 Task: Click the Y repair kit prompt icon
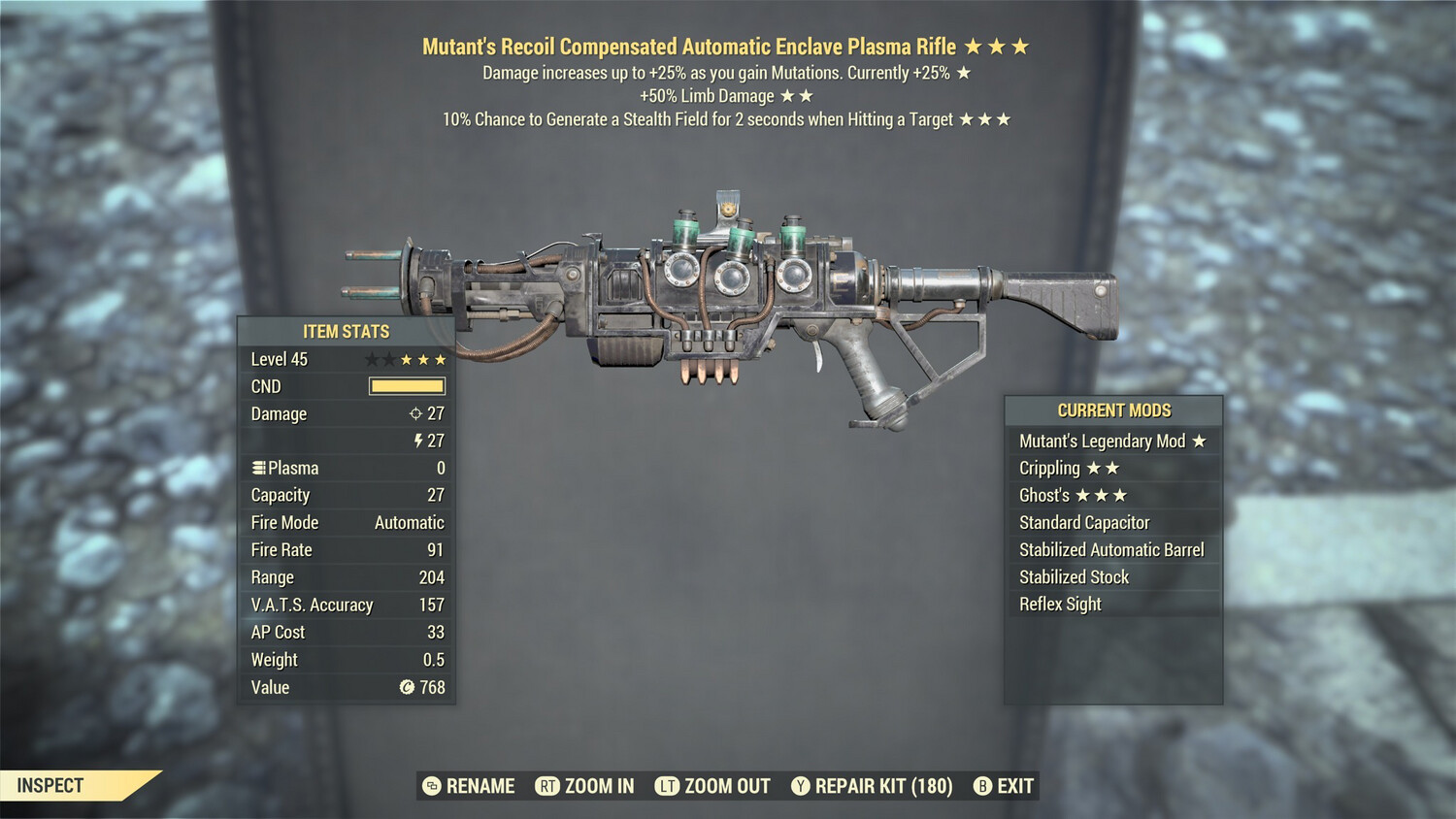click(801, 786)
